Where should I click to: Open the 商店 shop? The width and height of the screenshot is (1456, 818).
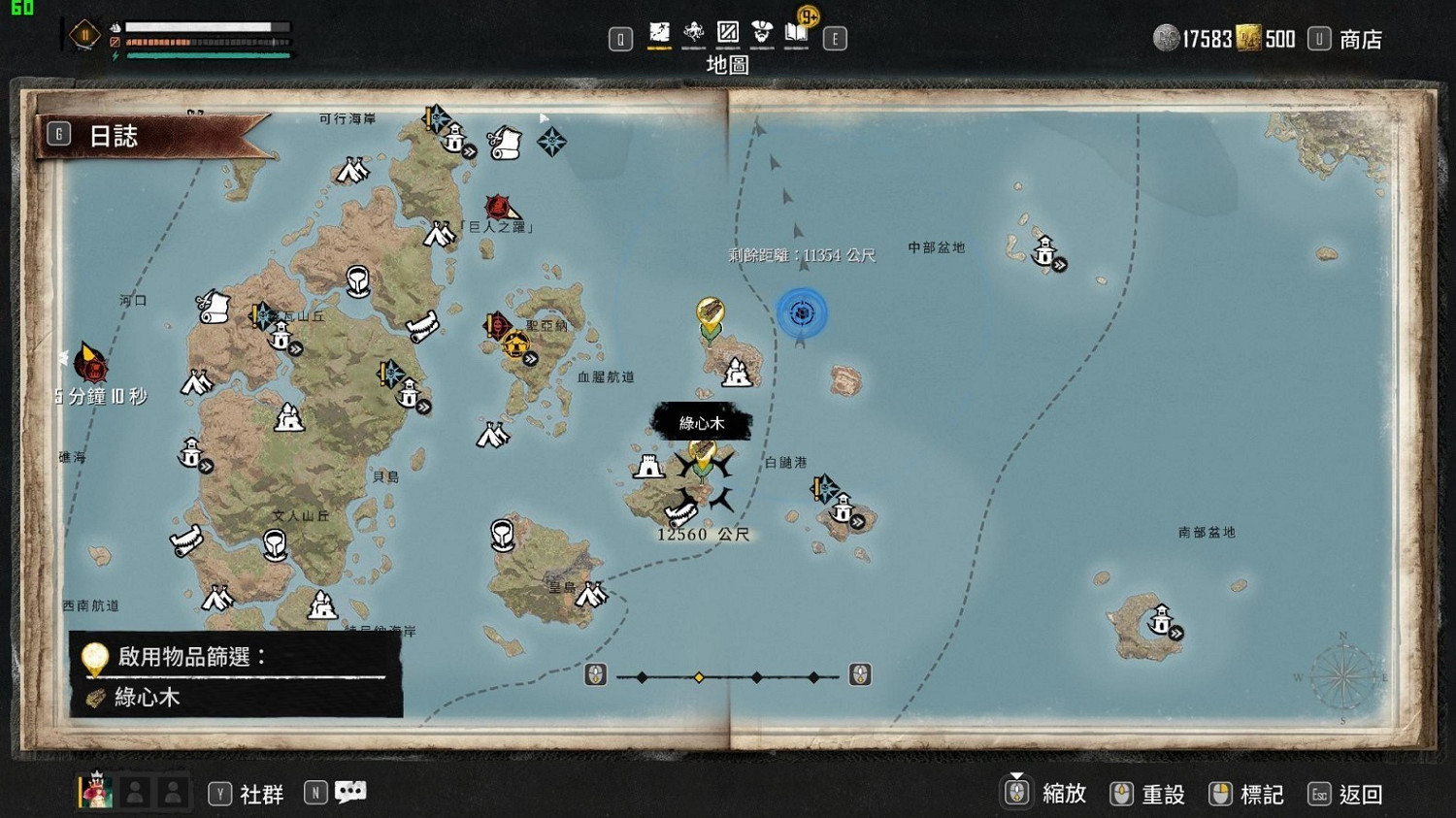click(1360, 40)
